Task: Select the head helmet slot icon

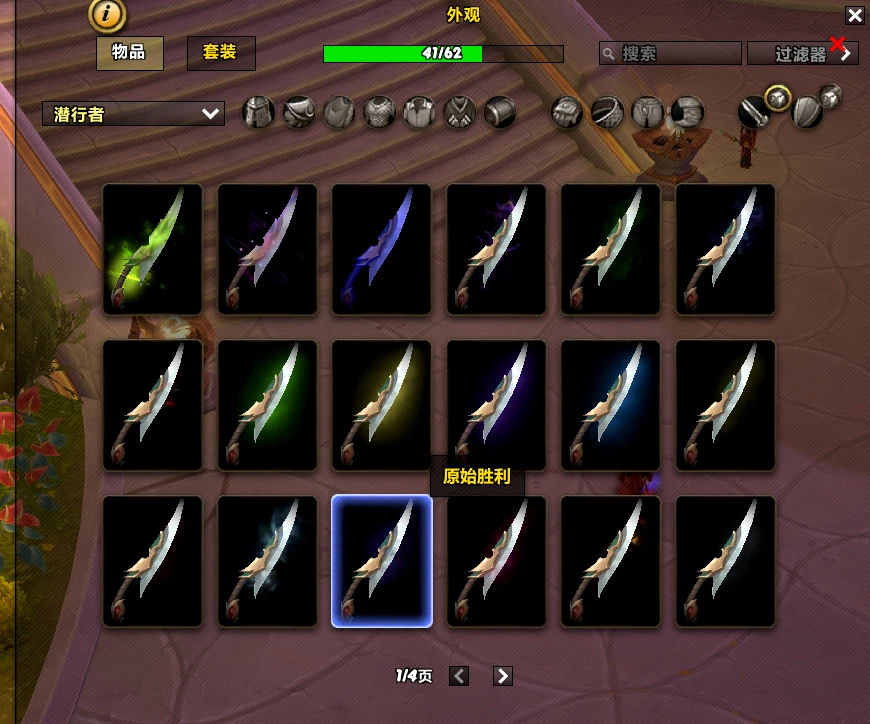Action: pyautogui.click(x=259, y=113)
